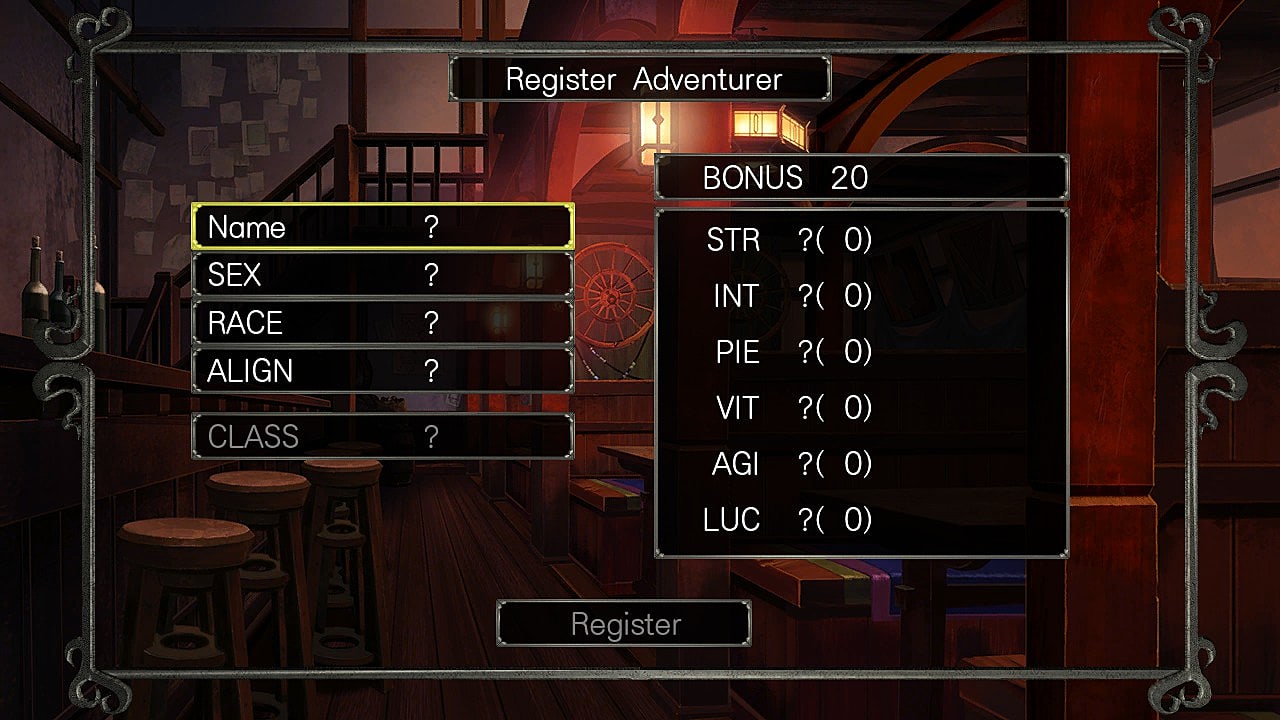This screenshot has height=720, width=1280.
Task: Choose the SEX option row
Action: pyautogui.click(x=382, y=275)
